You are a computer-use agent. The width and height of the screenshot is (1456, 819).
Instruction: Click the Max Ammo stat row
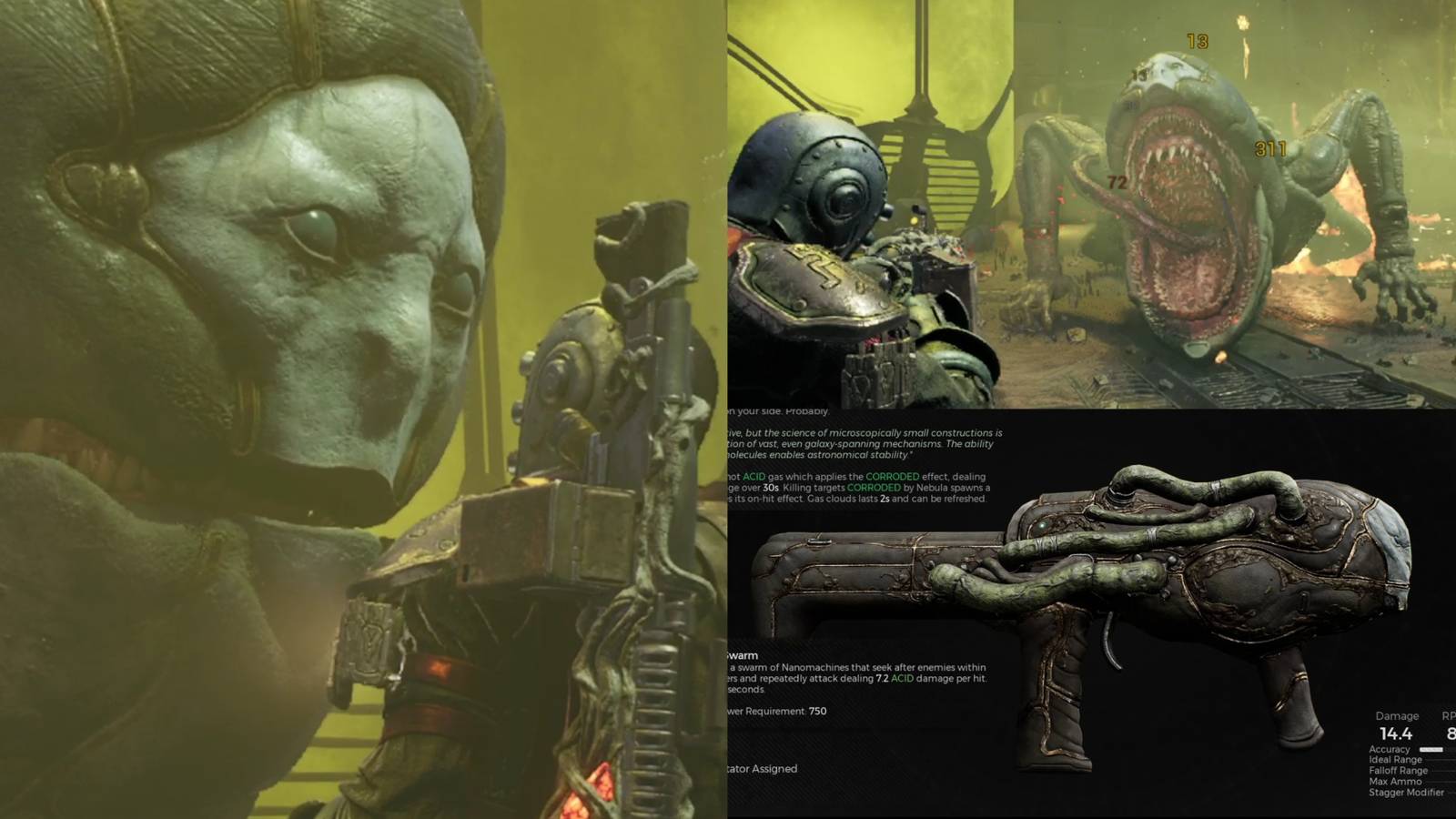pyautogui.click(x=1396, y=782)
